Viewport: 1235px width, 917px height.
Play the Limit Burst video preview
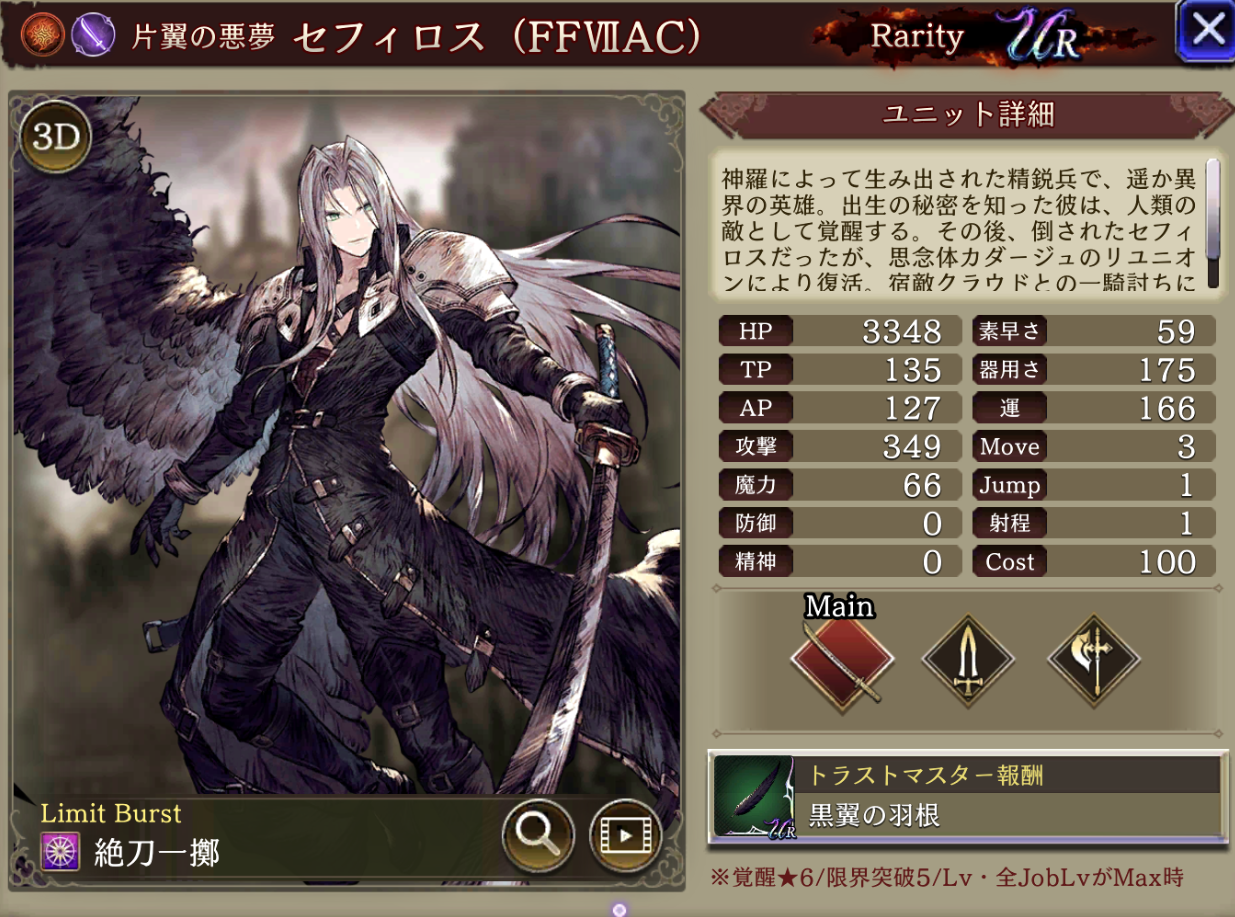click(625, 836)
